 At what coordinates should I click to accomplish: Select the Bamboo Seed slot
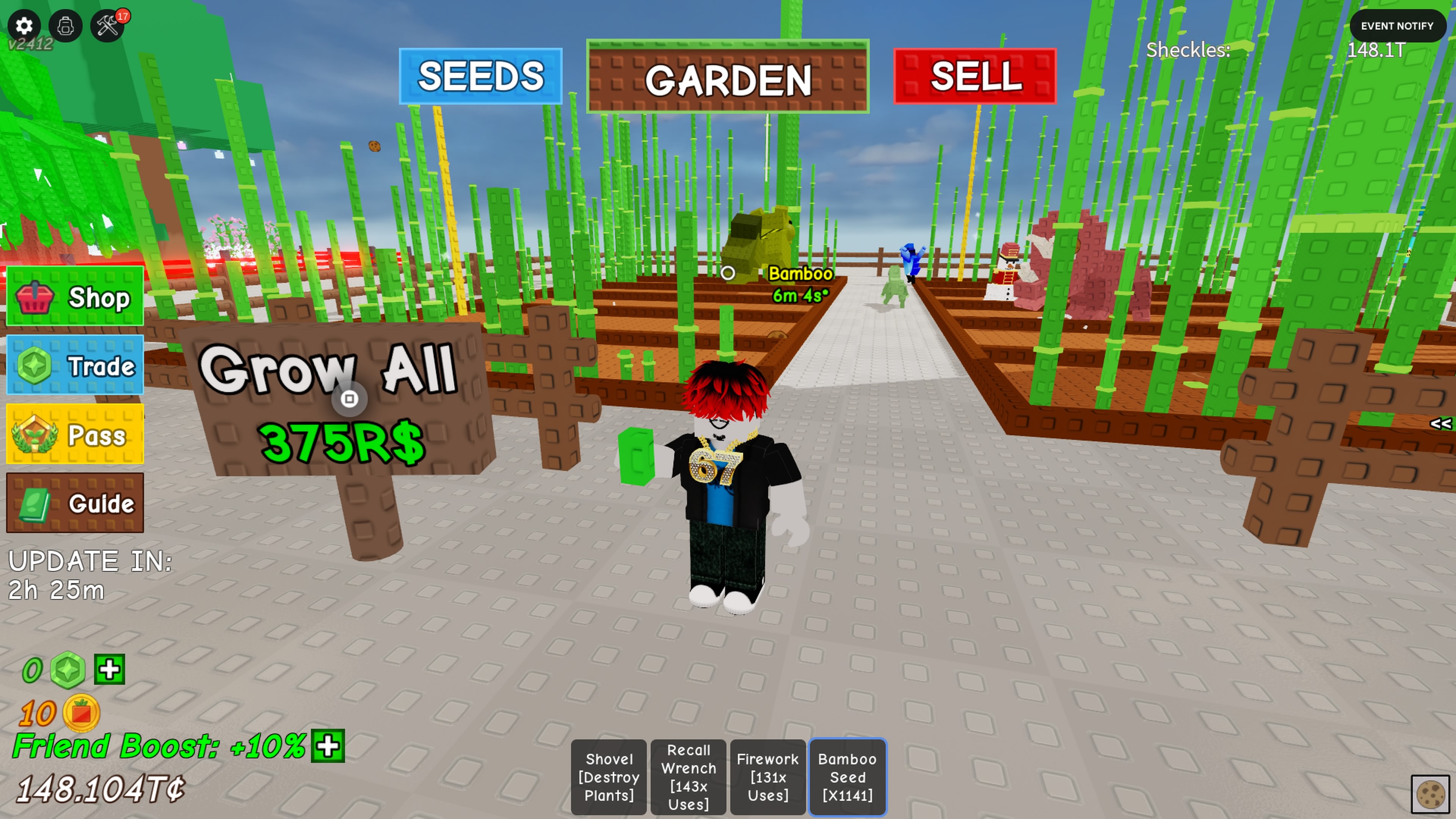(x=847, y=777)
